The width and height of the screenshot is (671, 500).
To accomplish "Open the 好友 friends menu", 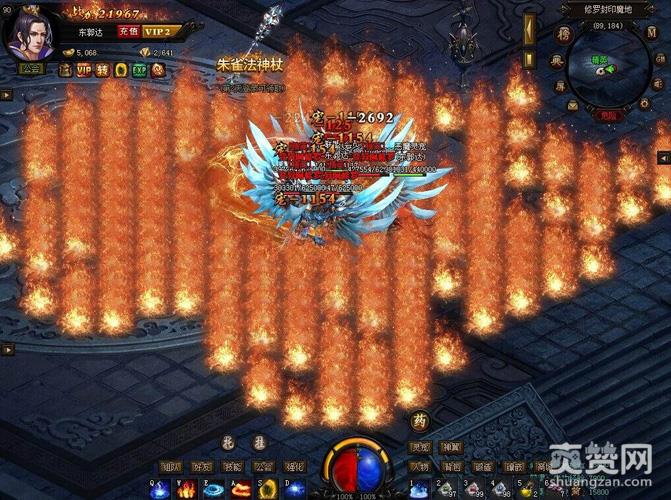I will [203, 466].
